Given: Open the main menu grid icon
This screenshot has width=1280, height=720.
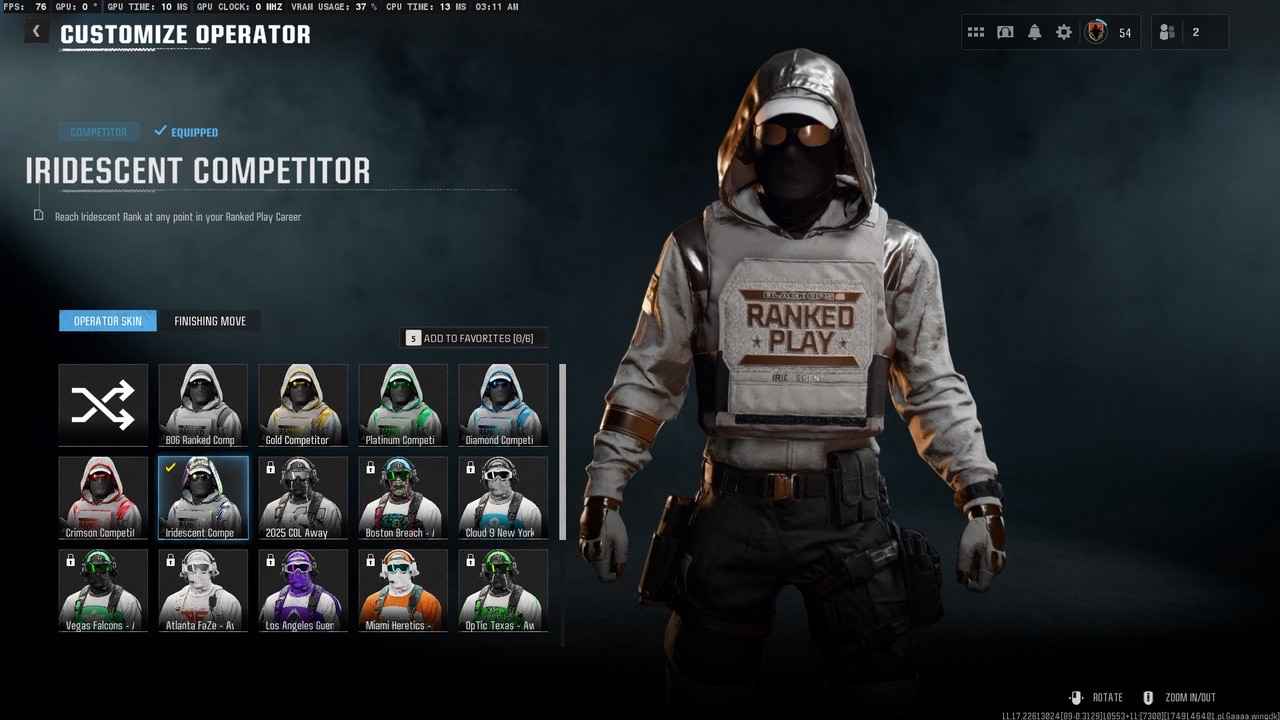Looking at the screenshot, I should pyautogui.click(x=976, y=31).
